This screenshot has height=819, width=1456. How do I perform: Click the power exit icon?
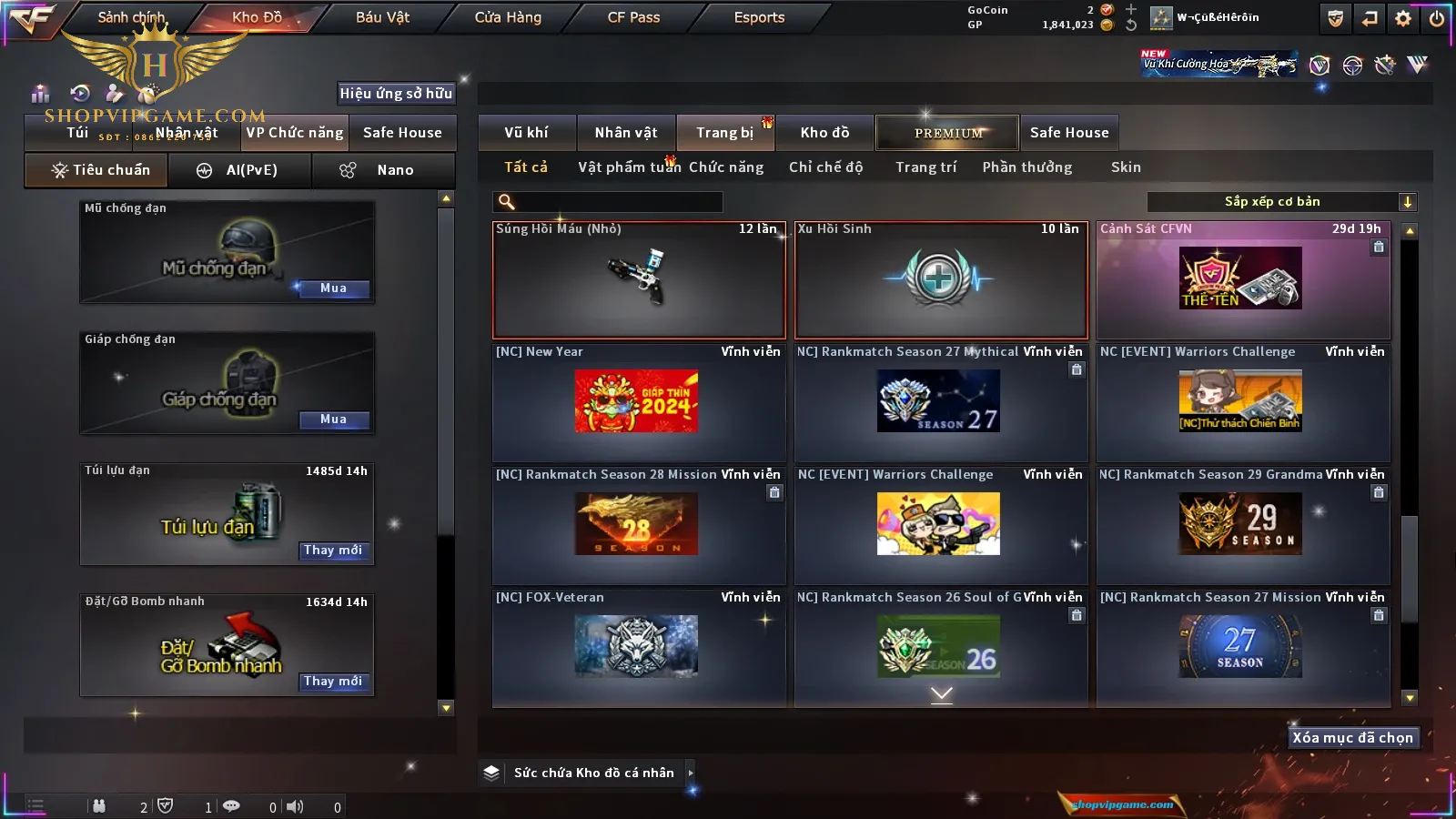[x=1437, y=18]
